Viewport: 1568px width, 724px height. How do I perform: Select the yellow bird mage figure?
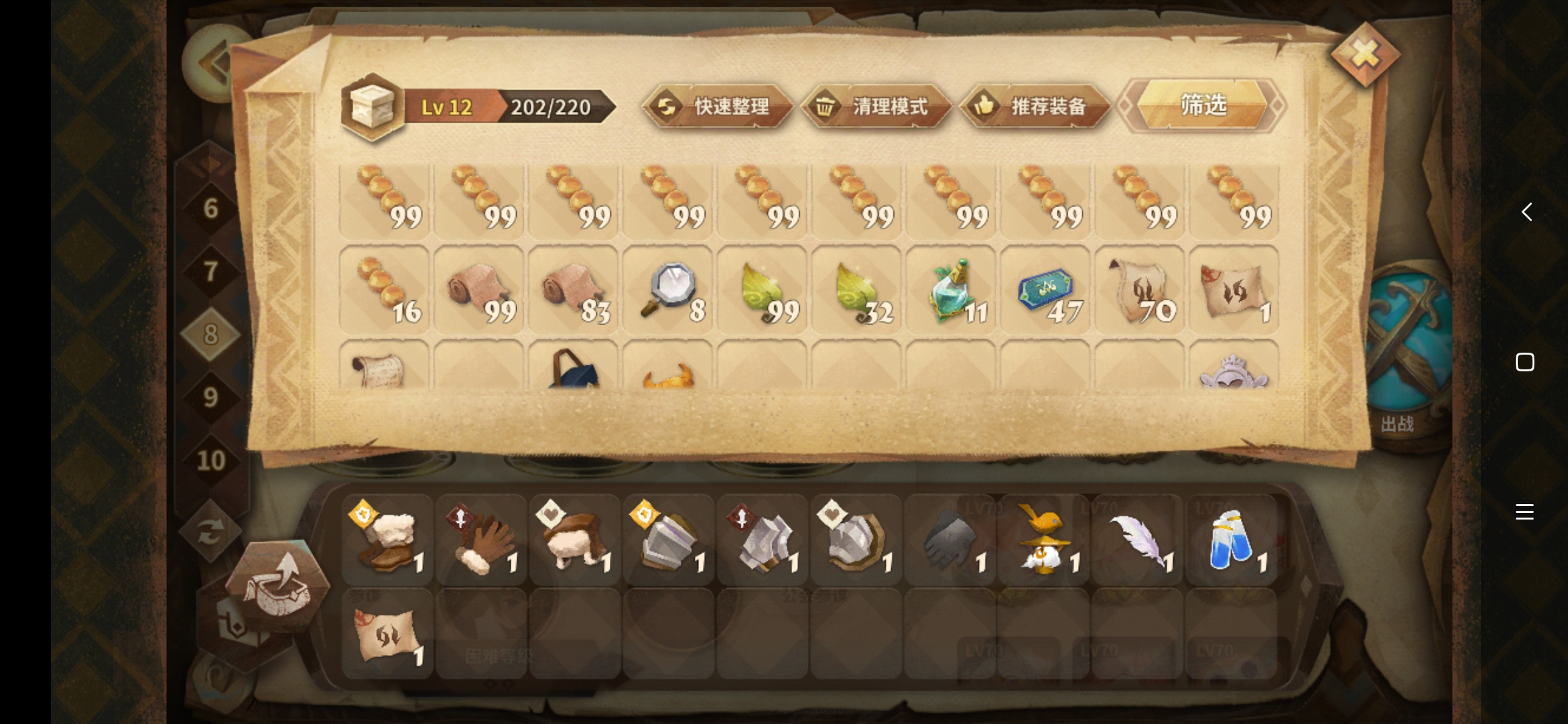pyautogui.click(x=1043, y=540)
